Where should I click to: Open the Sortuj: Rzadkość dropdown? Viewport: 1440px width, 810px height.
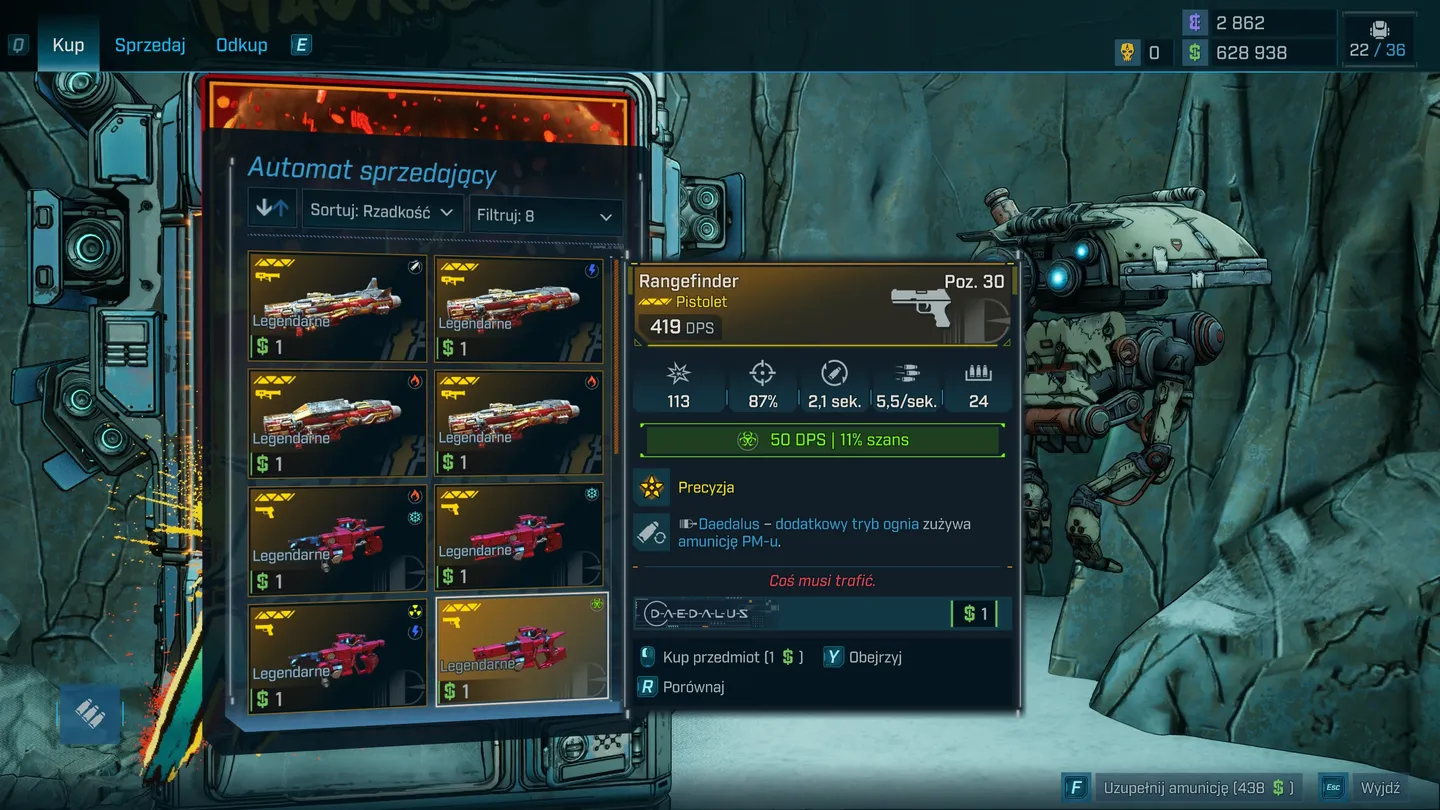coord(382,212)
